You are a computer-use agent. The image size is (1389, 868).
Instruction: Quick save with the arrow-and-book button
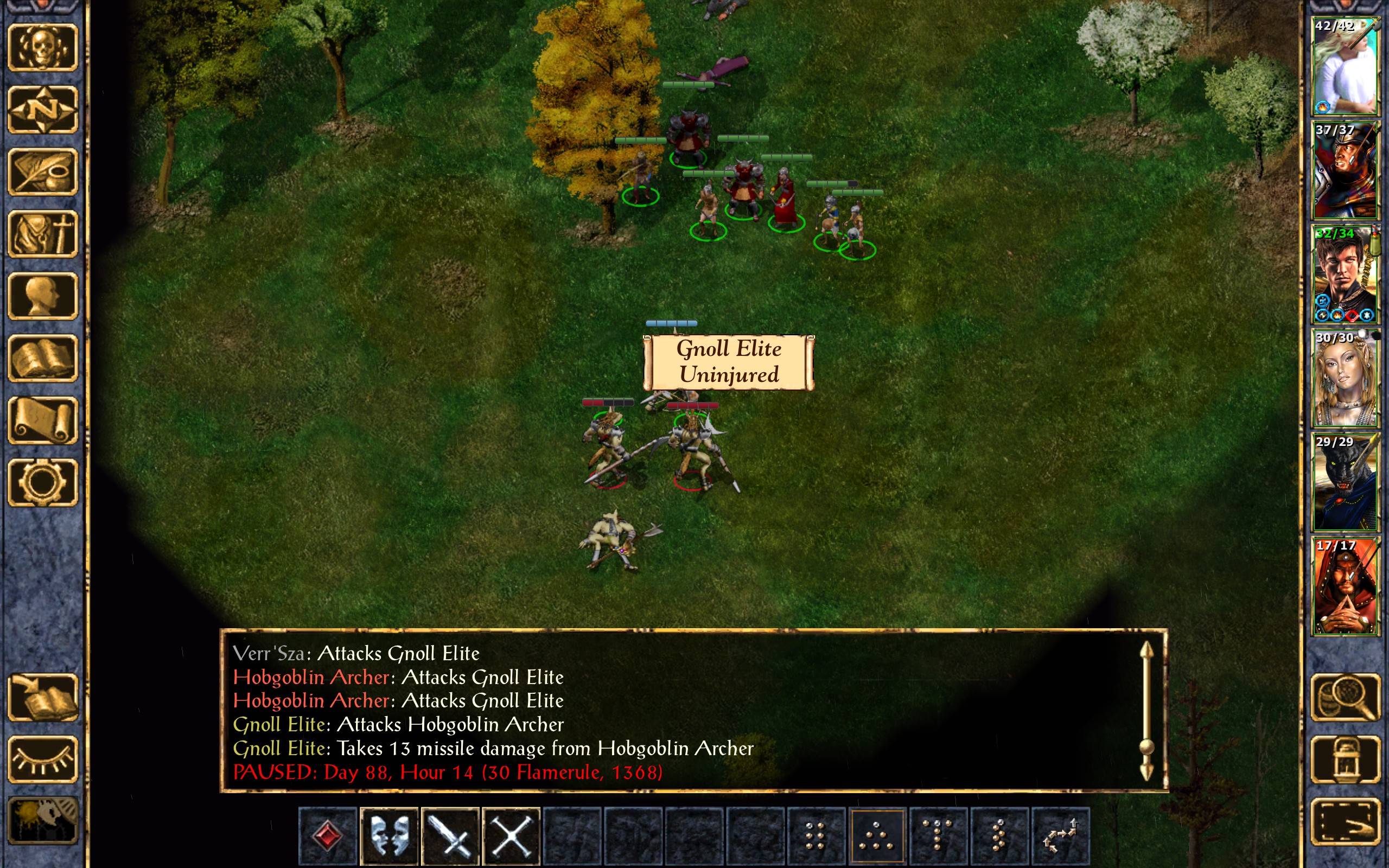pos(43,698)
